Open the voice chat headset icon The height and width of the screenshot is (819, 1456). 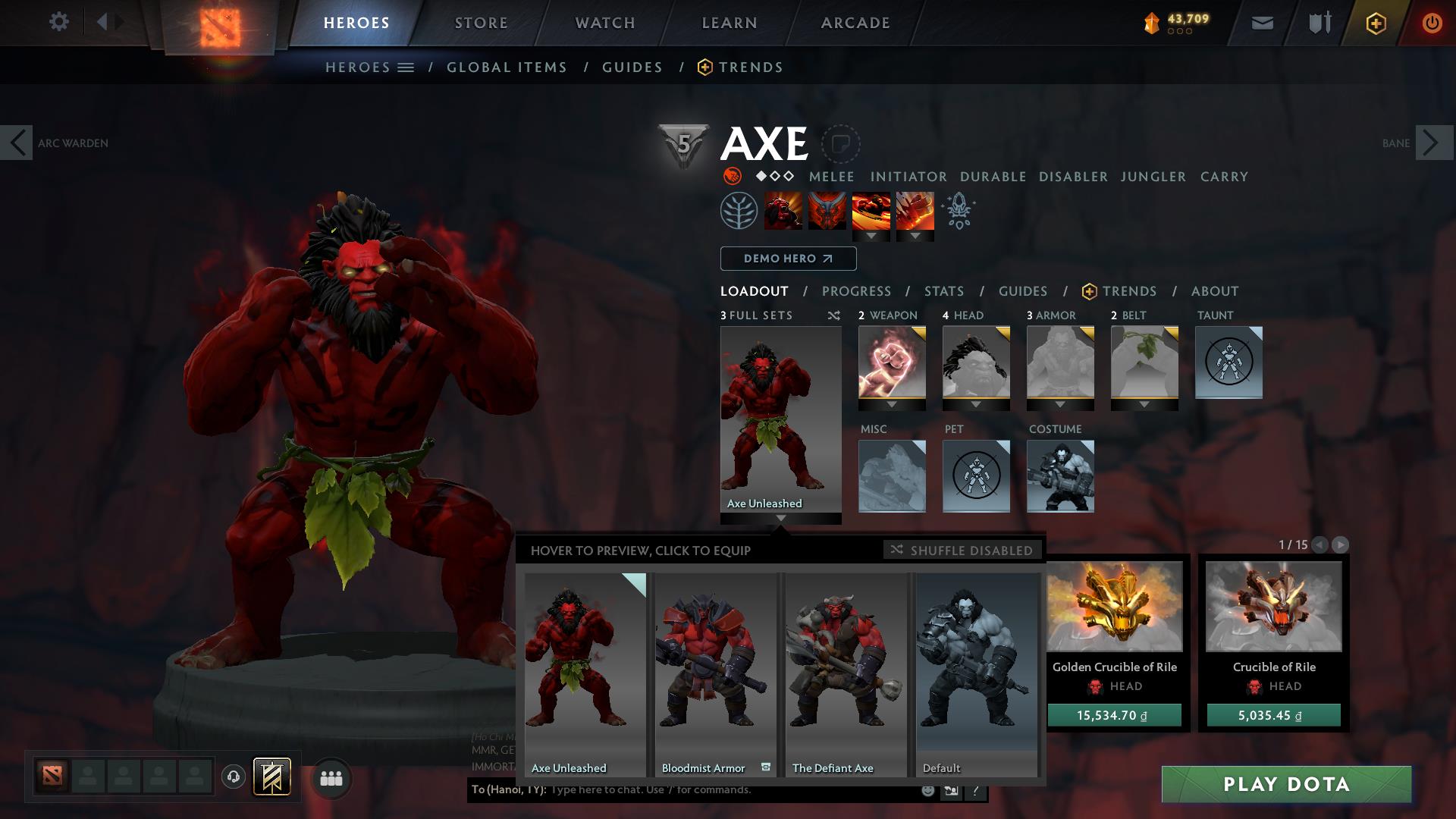234,777
